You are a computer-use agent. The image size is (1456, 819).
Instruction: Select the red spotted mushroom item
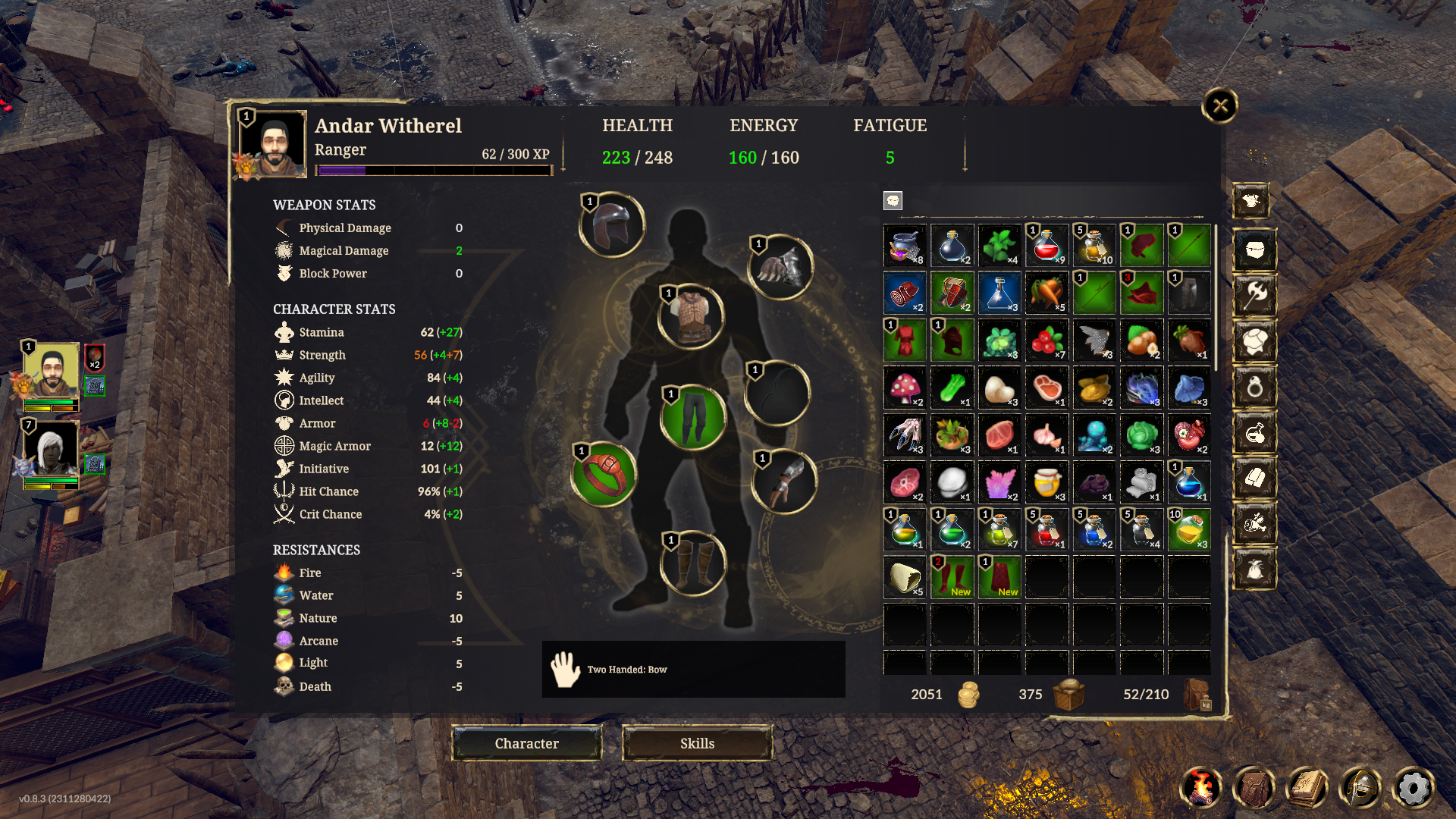tap(905, 388)
